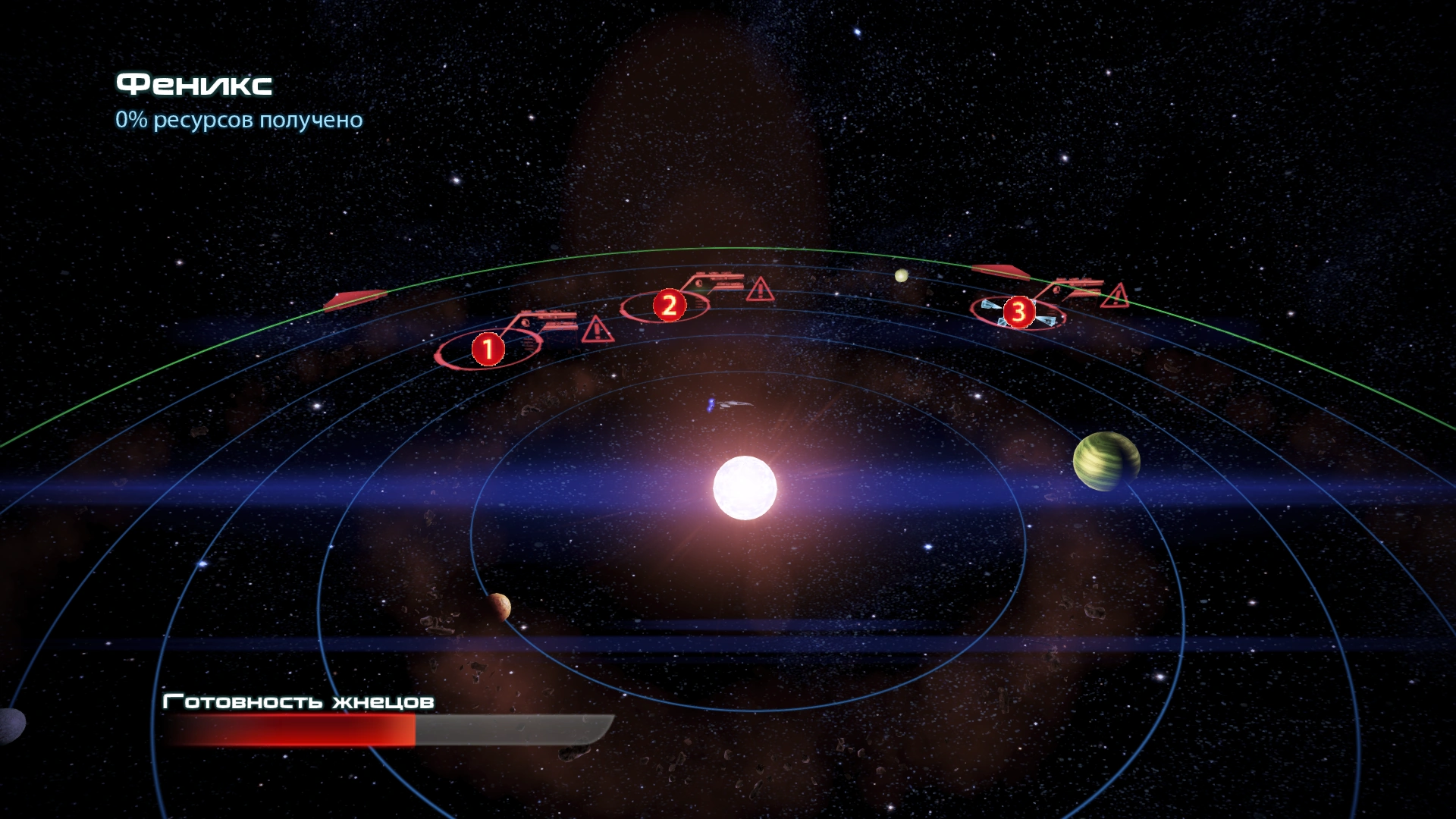
Task: Click the warning triangle beside marker 2
Action: 759,289
